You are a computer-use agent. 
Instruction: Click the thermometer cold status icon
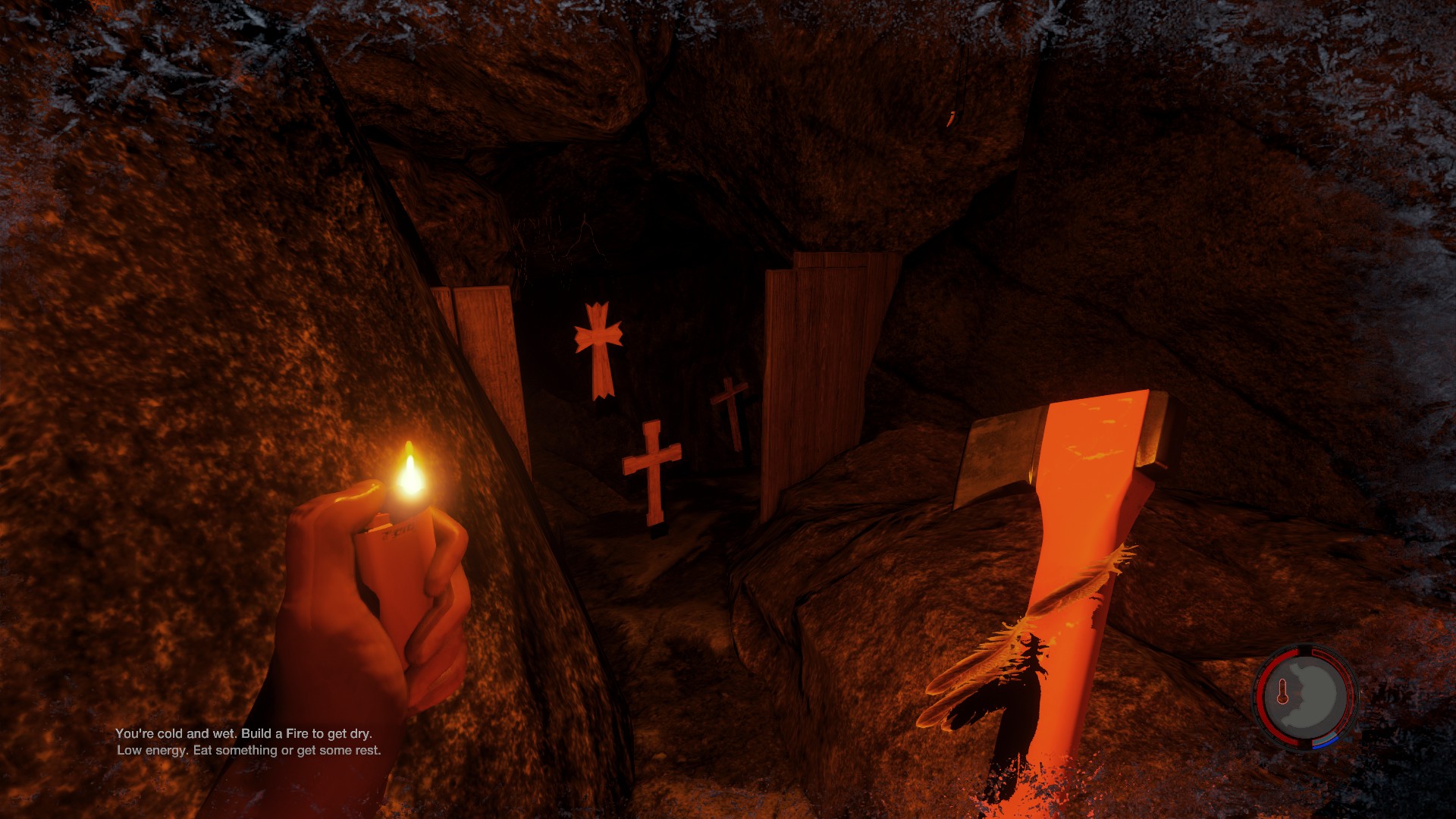click(1282, 691)
